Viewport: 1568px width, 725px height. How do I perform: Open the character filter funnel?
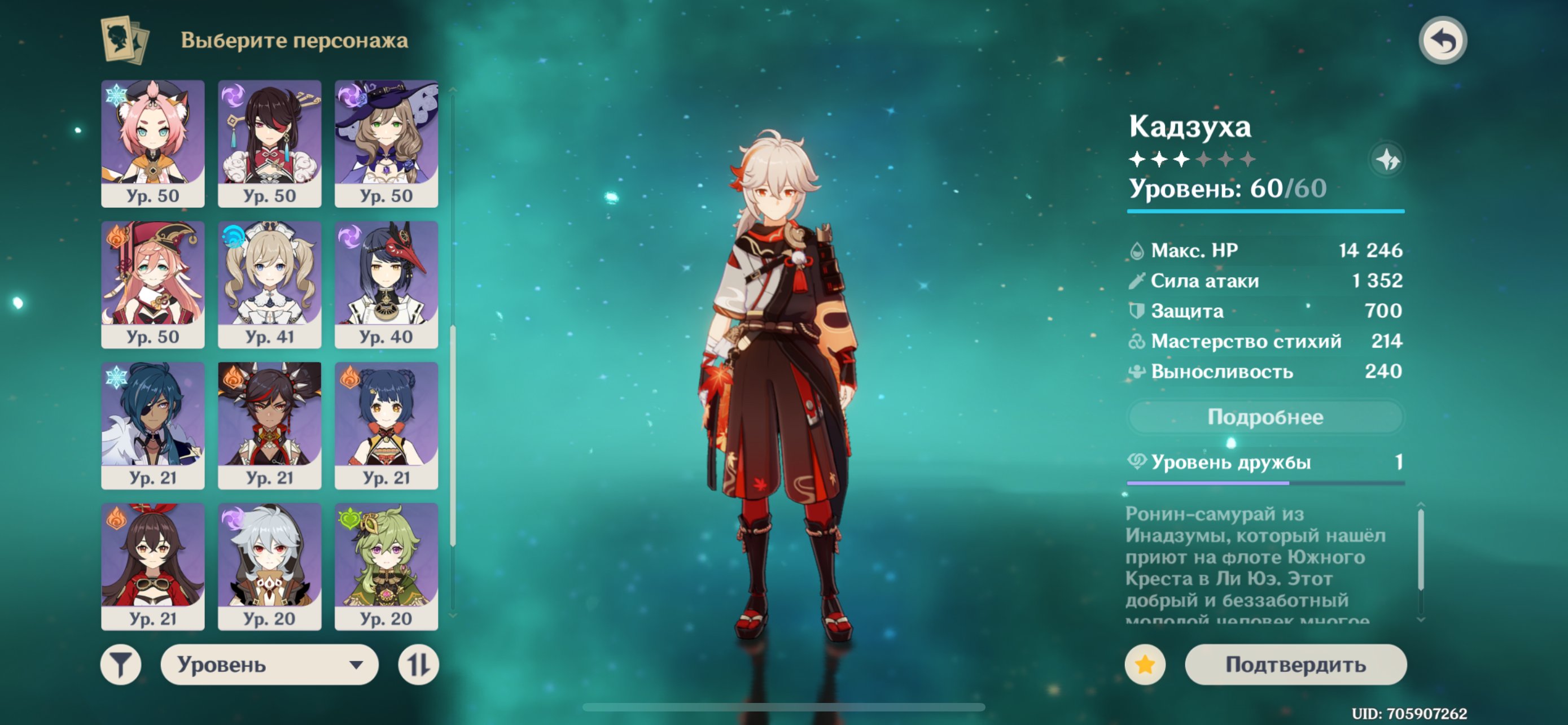121,664
